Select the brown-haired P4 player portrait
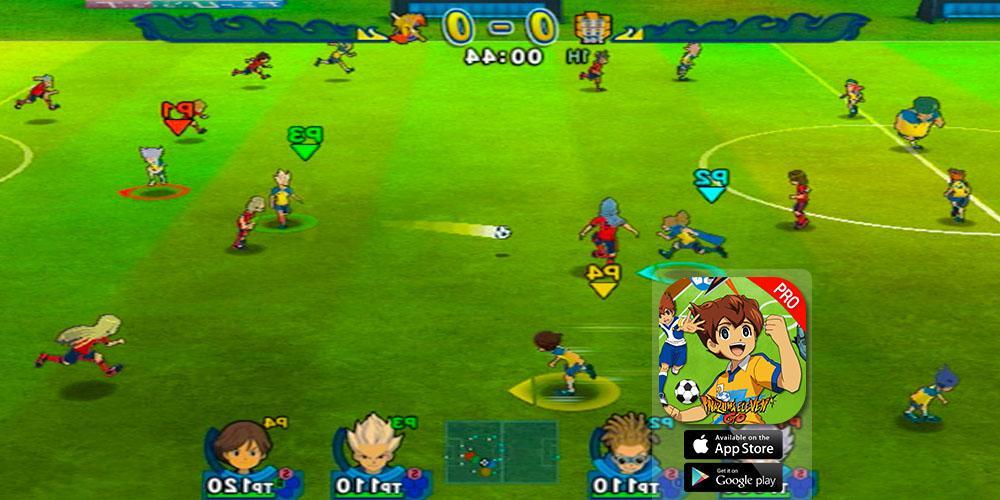Screen dimensions: 1000x500 click(x=240, y=448)
